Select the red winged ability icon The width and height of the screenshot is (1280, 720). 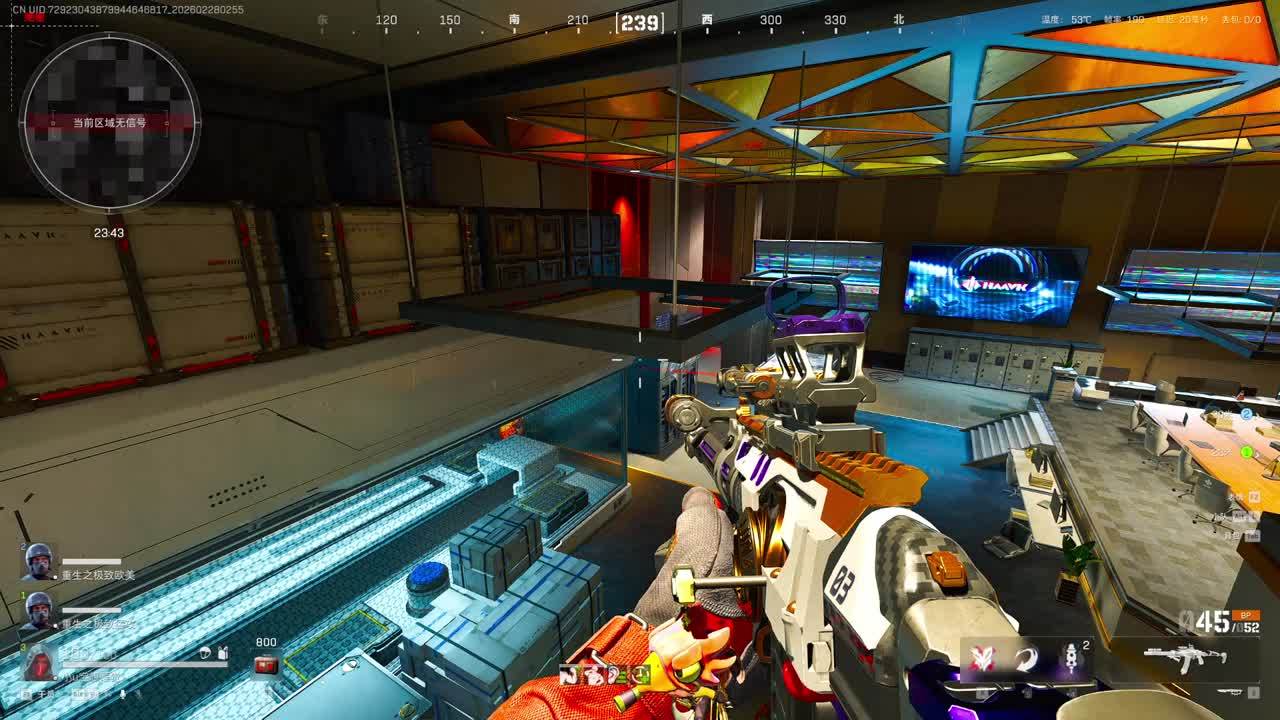981,659
